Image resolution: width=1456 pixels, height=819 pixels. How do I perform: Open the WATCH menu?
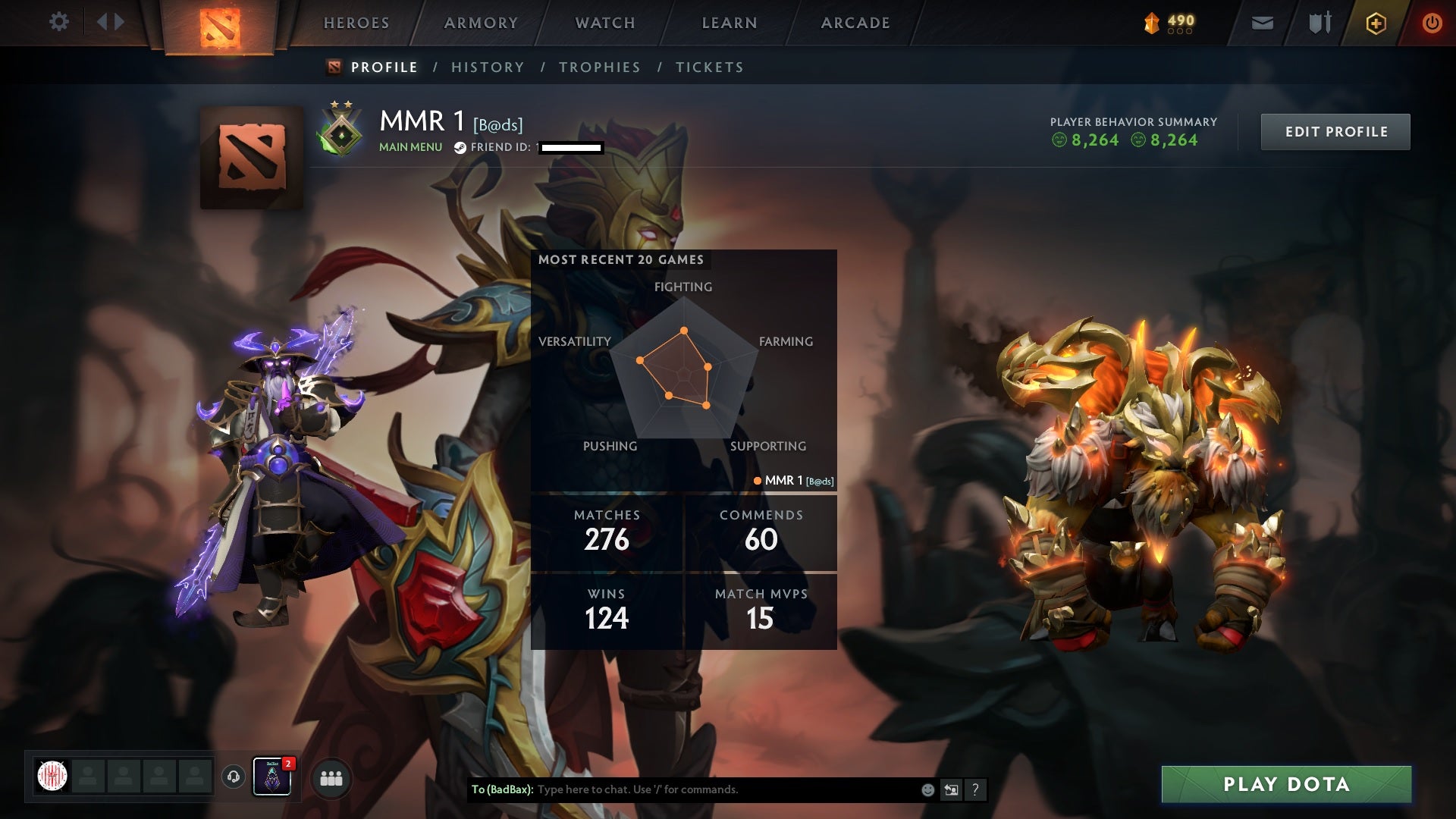pos(604,23)
